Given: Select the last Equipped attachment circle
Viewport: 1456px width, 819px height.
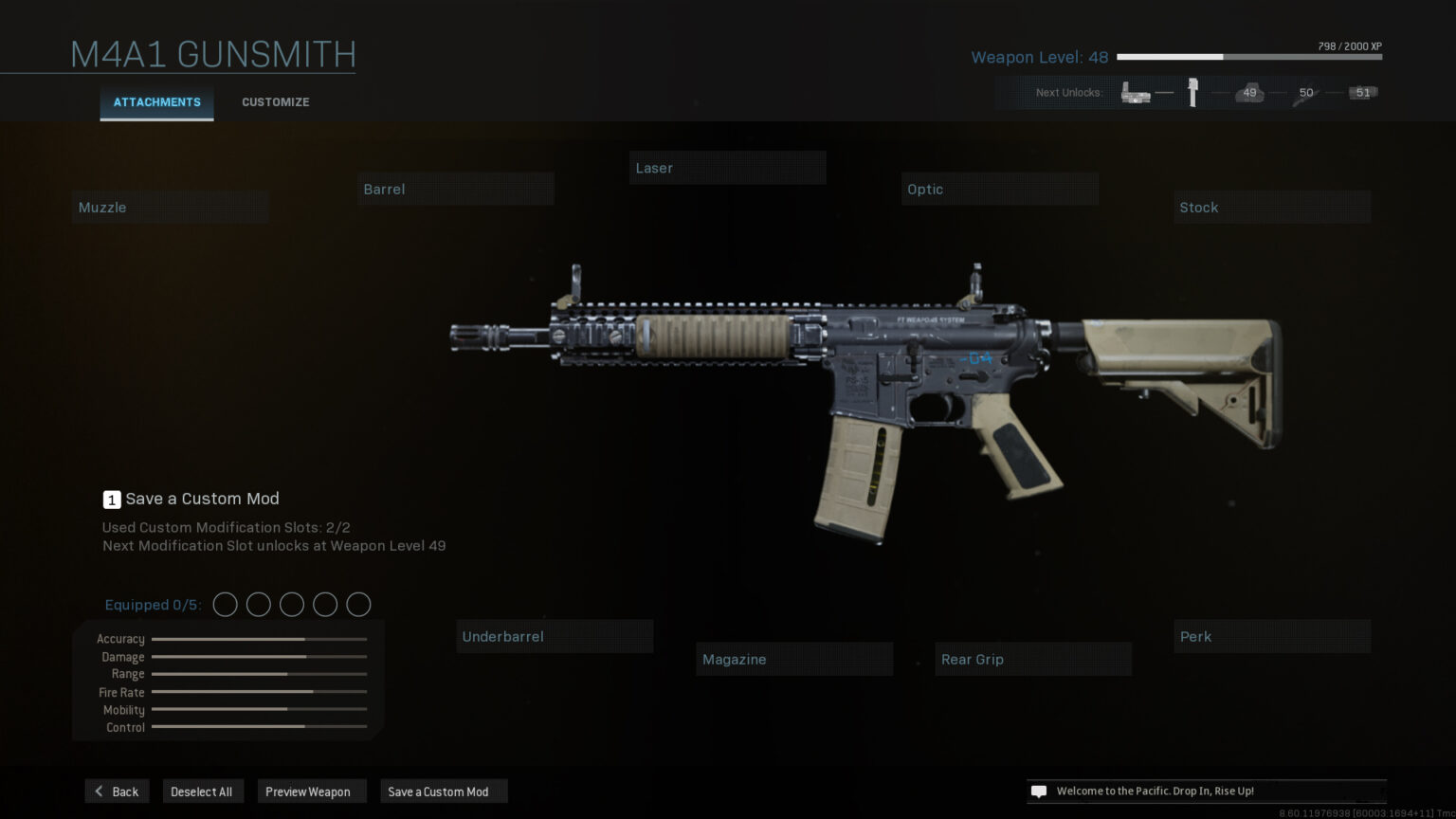Looking at the screenshot, I should (x=358, y=604).
